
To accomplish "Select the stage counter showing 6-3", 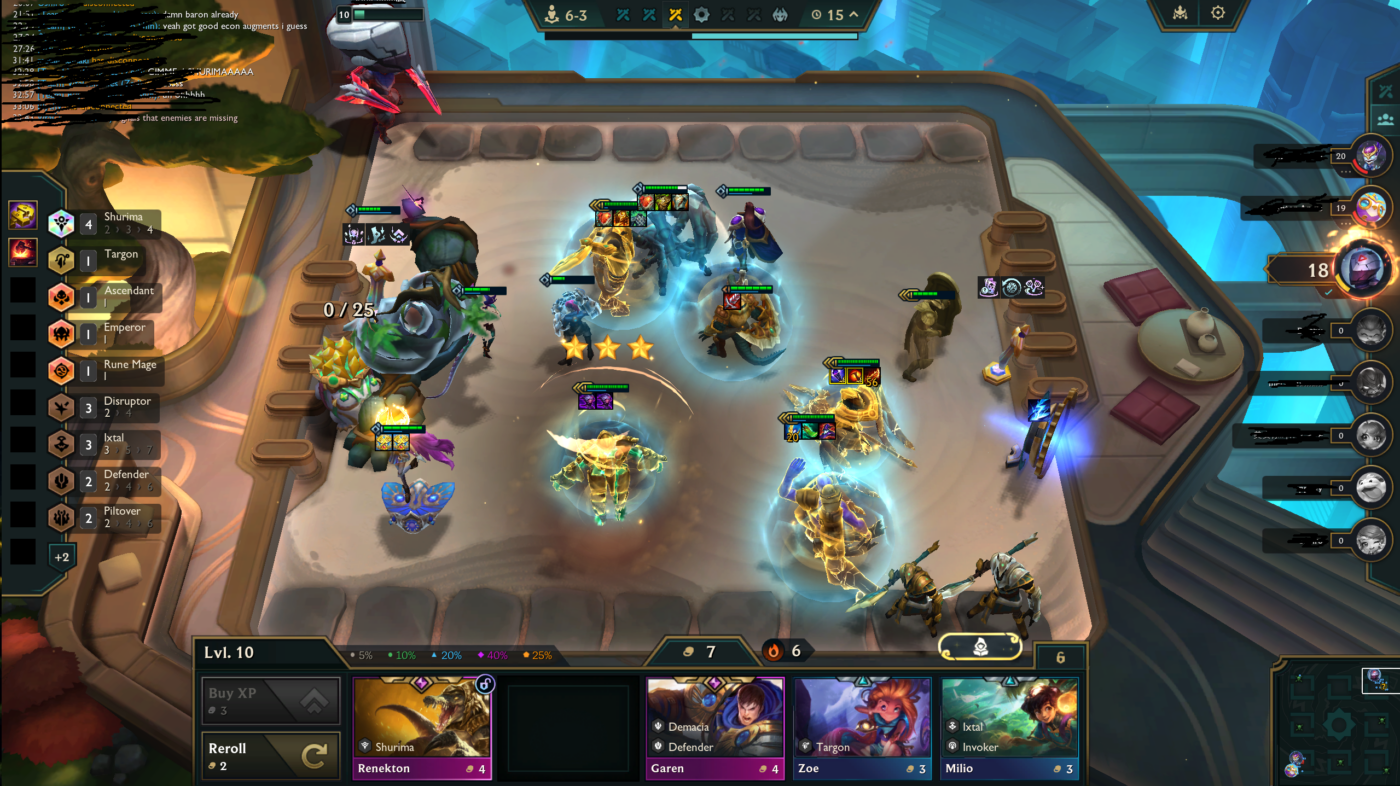I will (565, 15).
